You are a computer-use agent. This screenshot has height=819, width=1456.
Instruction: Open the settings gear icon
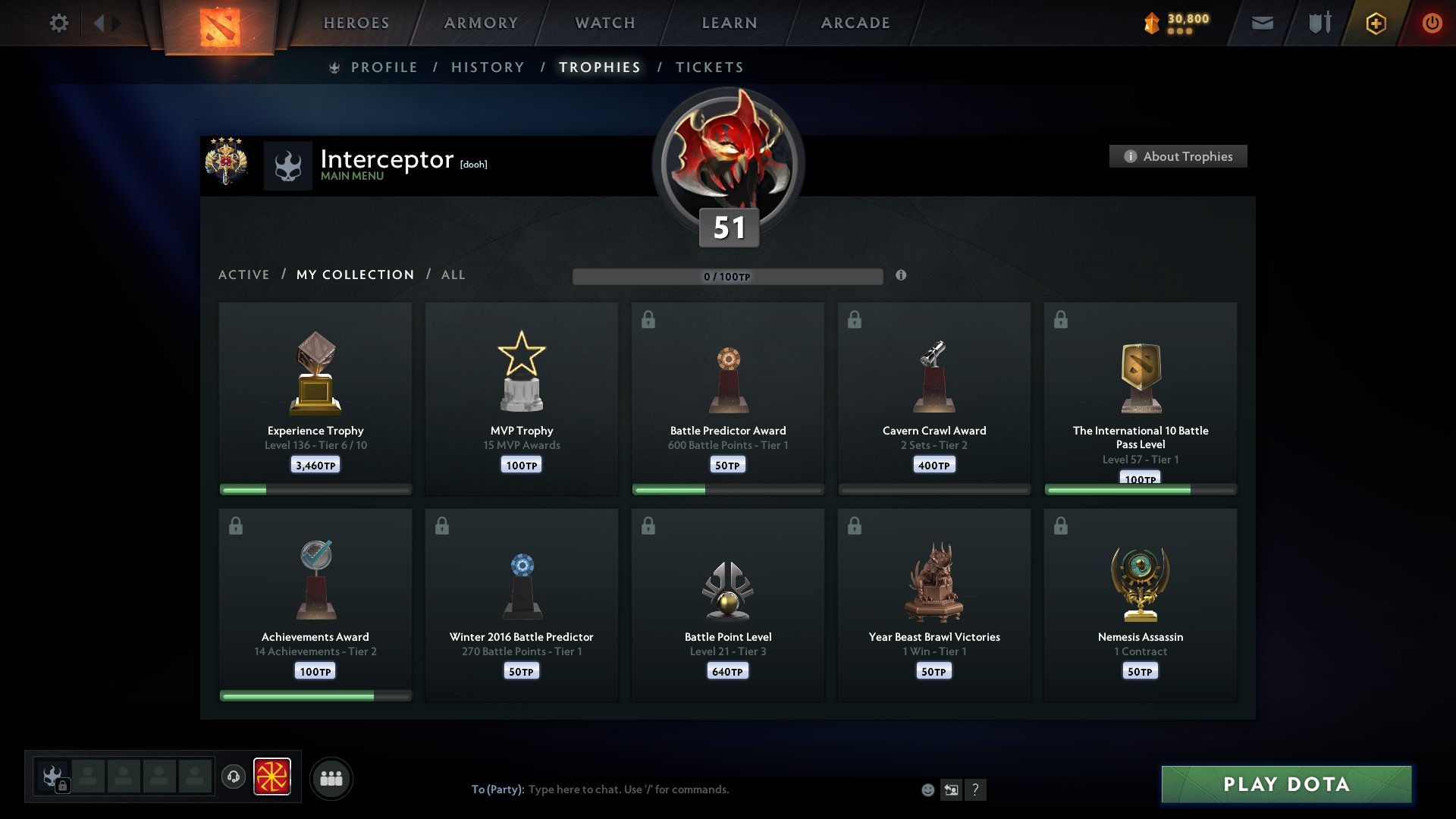(x=59, y=23)
